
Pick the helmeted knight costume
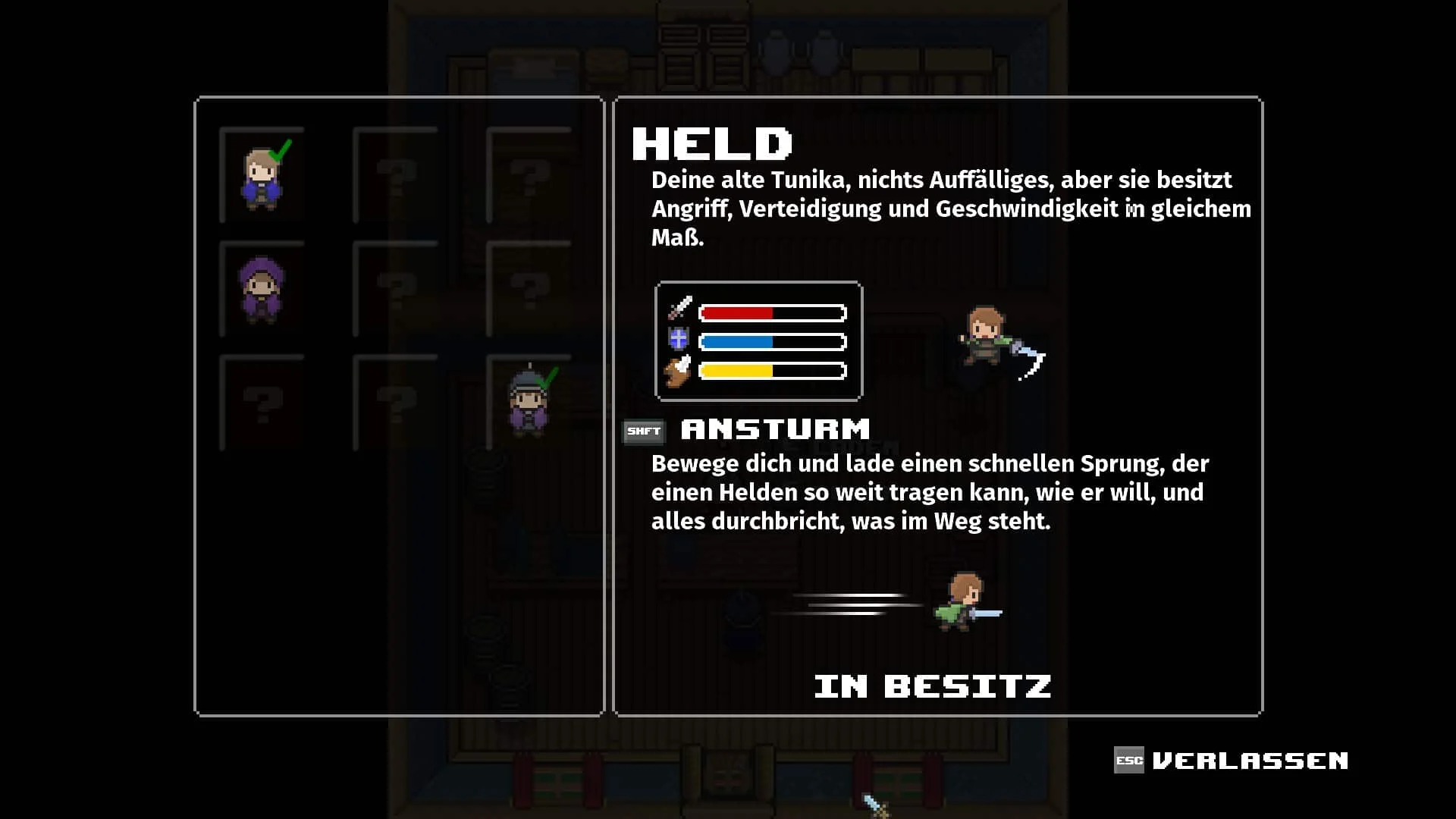(529, 403)
